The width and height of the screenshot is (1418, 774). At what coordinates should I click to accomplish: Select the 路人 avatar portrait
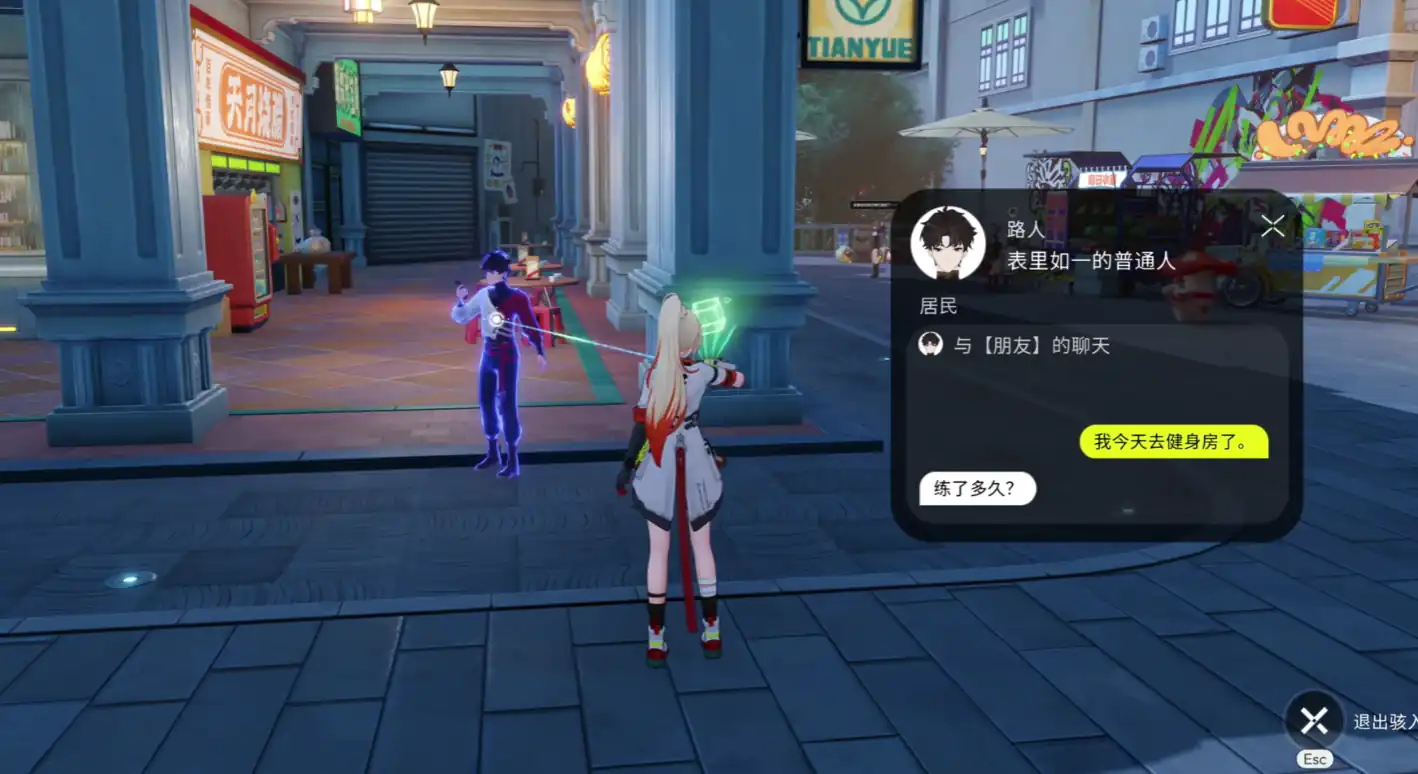(x=947, y=243)
